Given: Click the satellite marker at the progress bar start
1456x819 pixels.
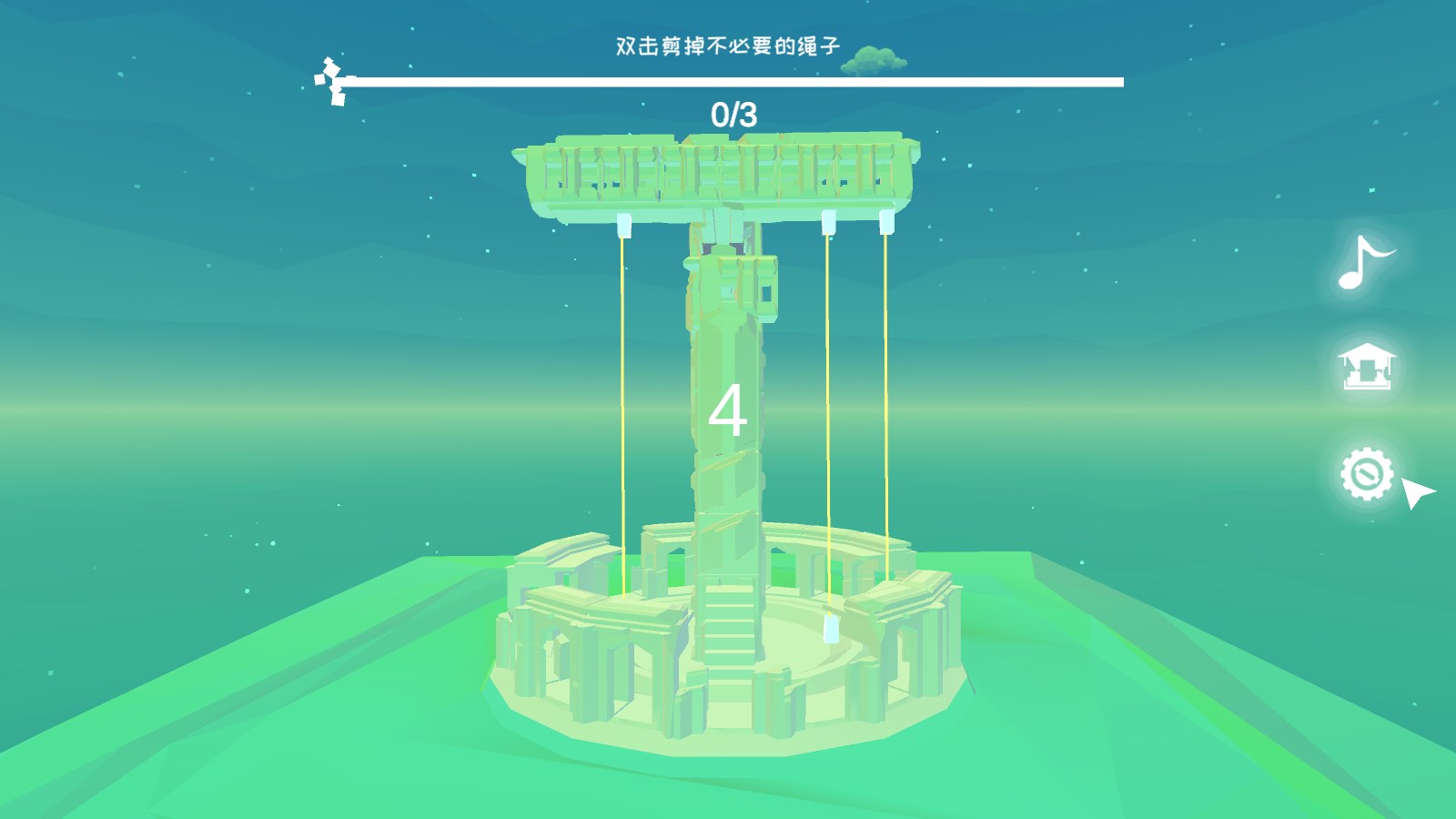Looking at the screenshot, I should (x=330, y=80).
